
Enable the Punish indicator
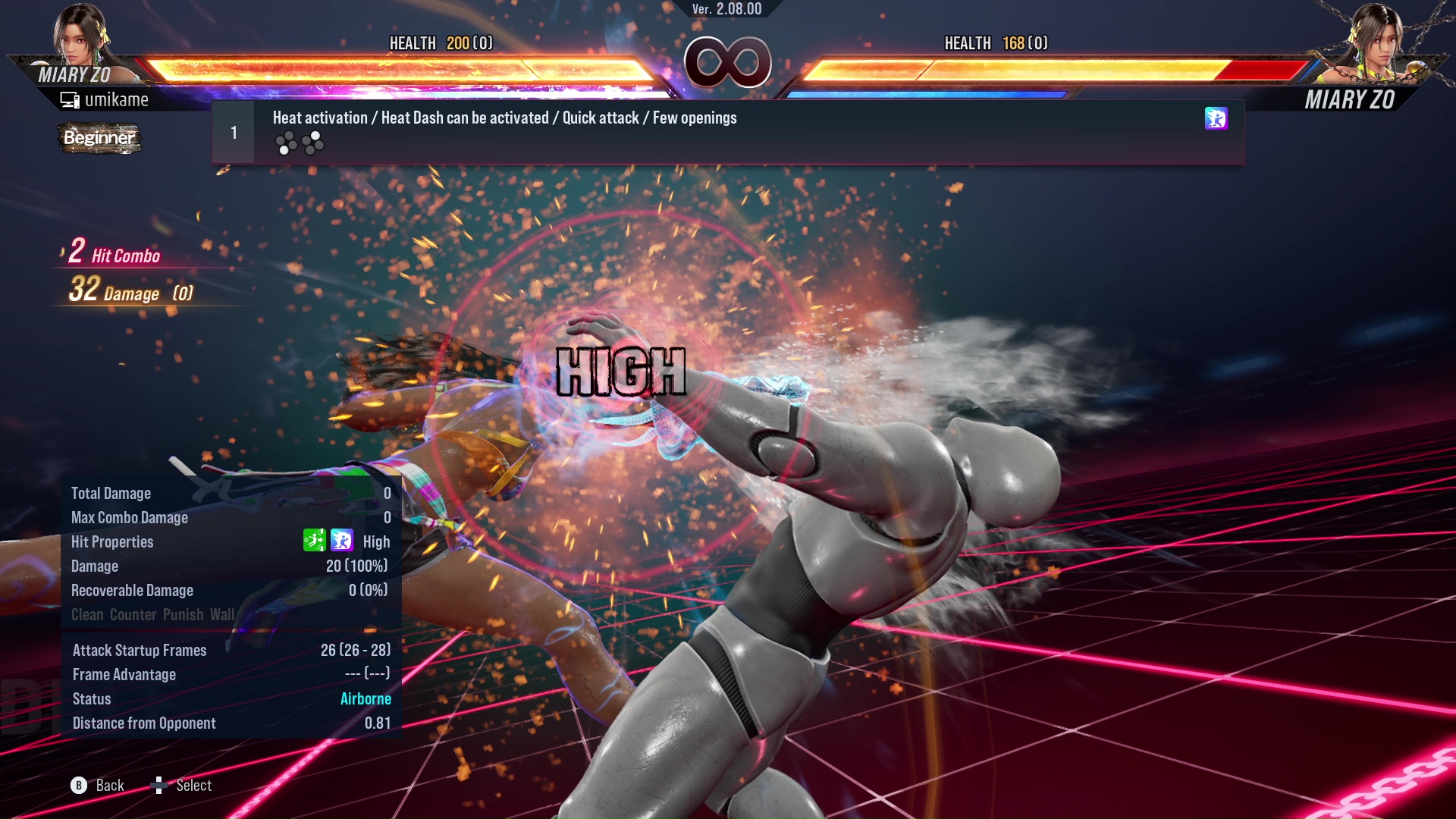pyautogui.click(x=182, y=614)
